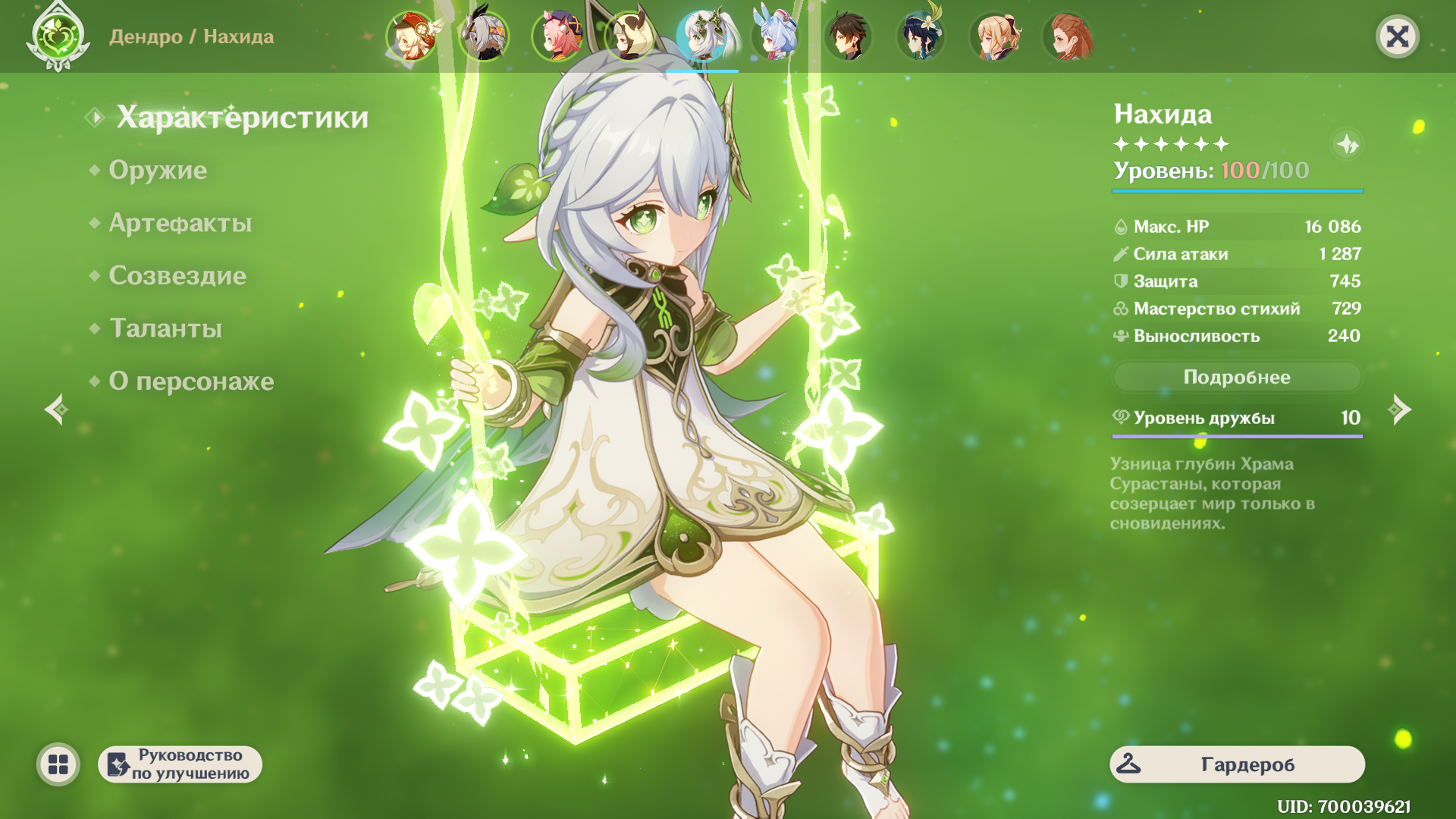
Task: Open Руководство по улучшению guide
Action: pyautogui.click(x=180, y=764)
